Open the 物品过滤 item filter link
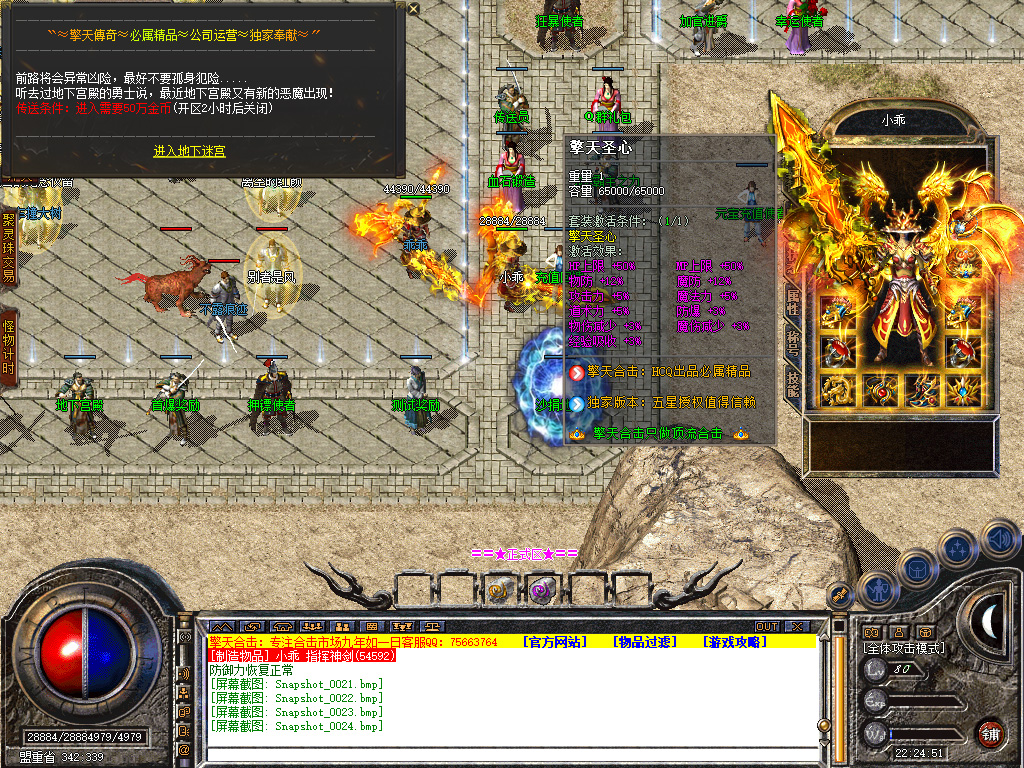This screenshot has height=768, width=1024. pyautogui.click(x=644, y=641)
